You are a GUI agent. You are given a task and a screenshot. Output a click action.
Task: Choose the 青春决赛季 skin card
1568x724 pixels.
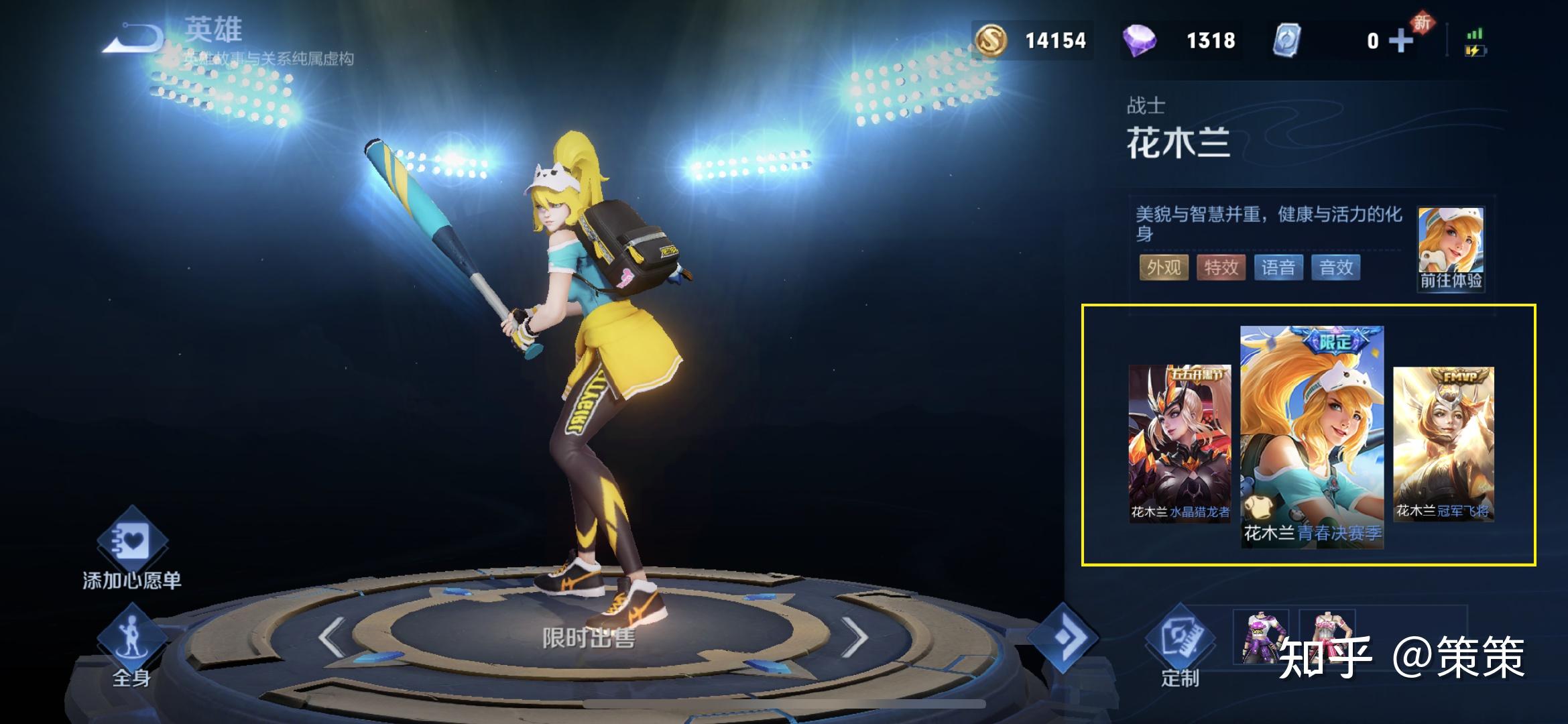[1311, 436]
